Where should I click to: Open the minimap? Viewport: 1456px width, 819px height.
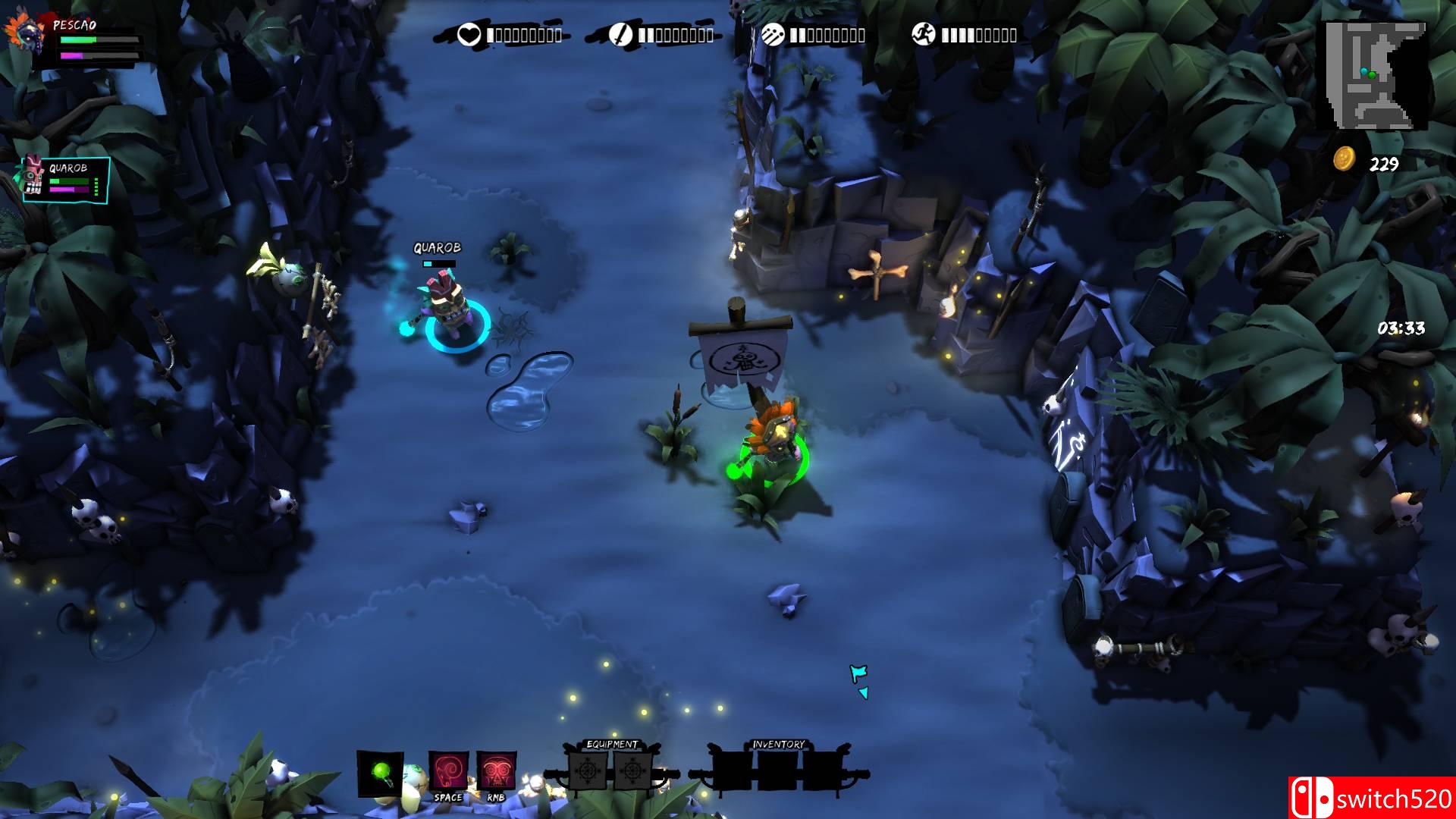click(x=1375, y=74)
